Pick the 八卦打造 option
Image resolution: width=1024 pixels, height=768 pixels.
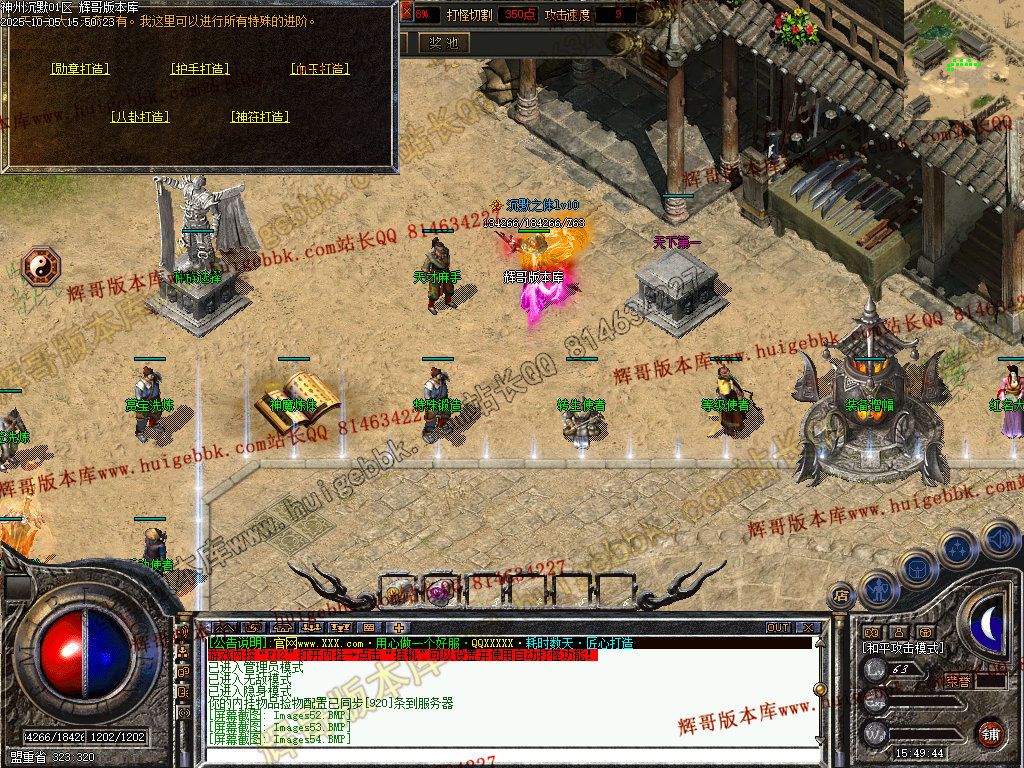coord(140,117)
